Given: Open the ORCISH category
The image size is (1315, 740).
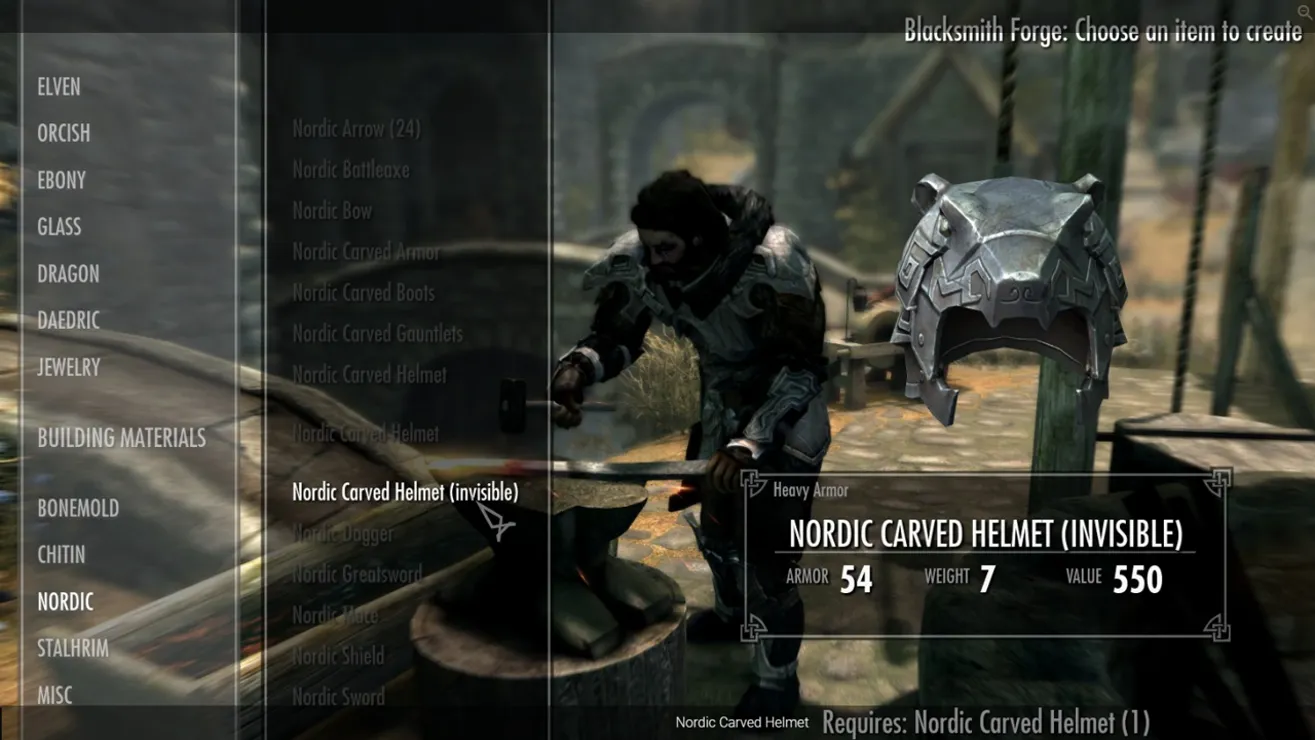Looking at the screenshot, I should point(64,133).
